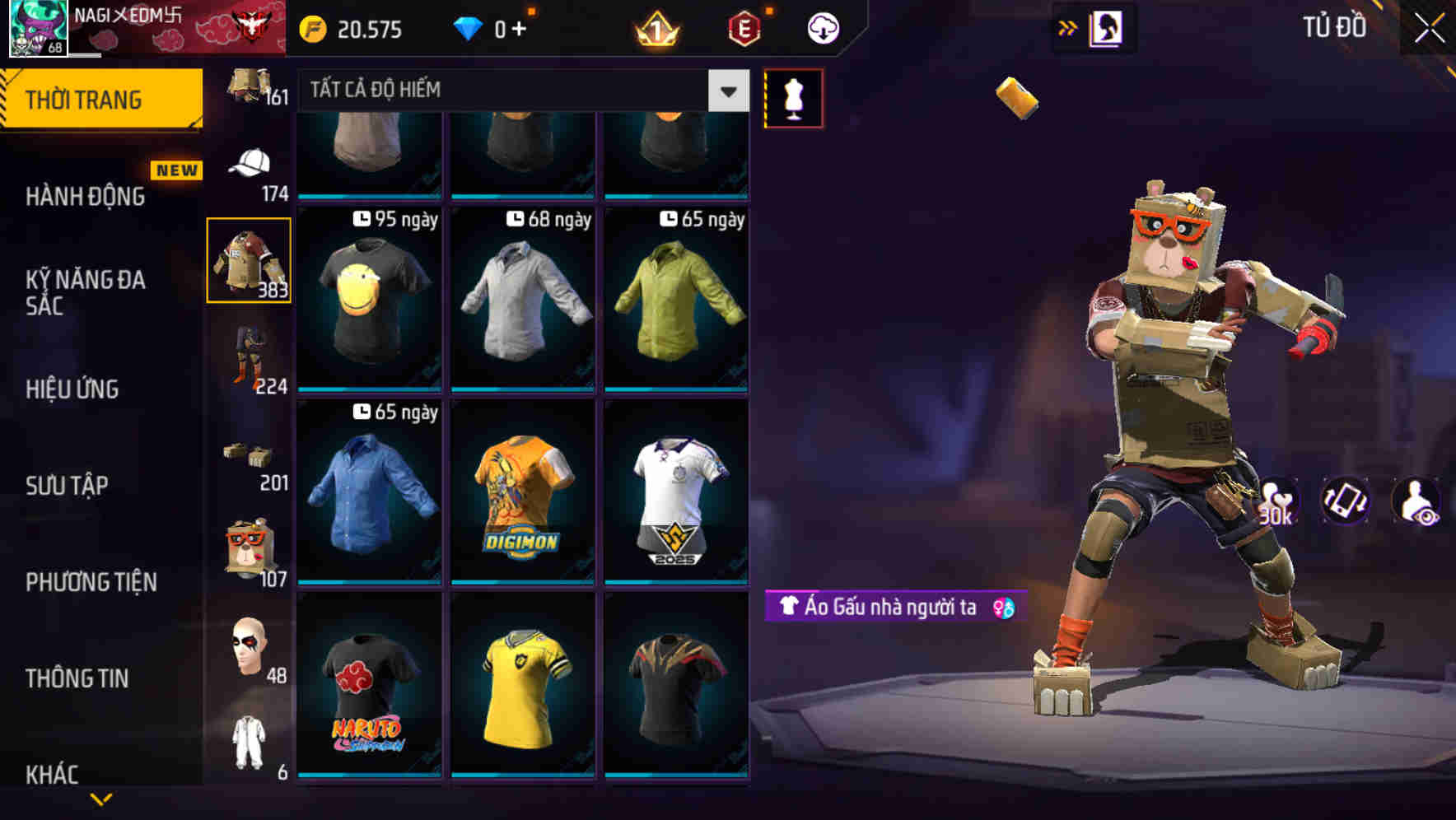
Task: Collapse panel using the double arrow chevron
Action: 1067,27
